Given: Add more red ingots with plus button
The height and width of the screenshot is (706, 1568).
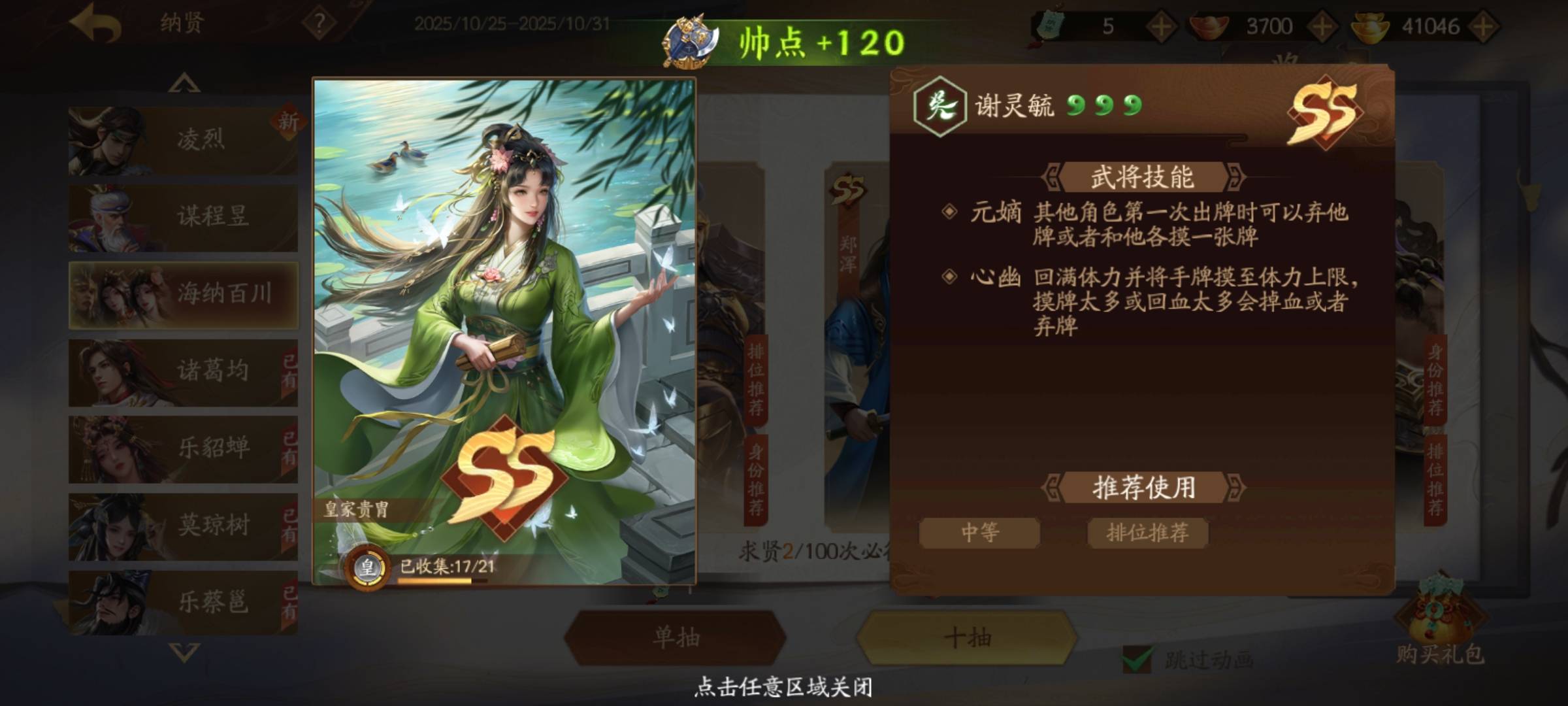Looking at the screenshot, I should [1322, 27].
